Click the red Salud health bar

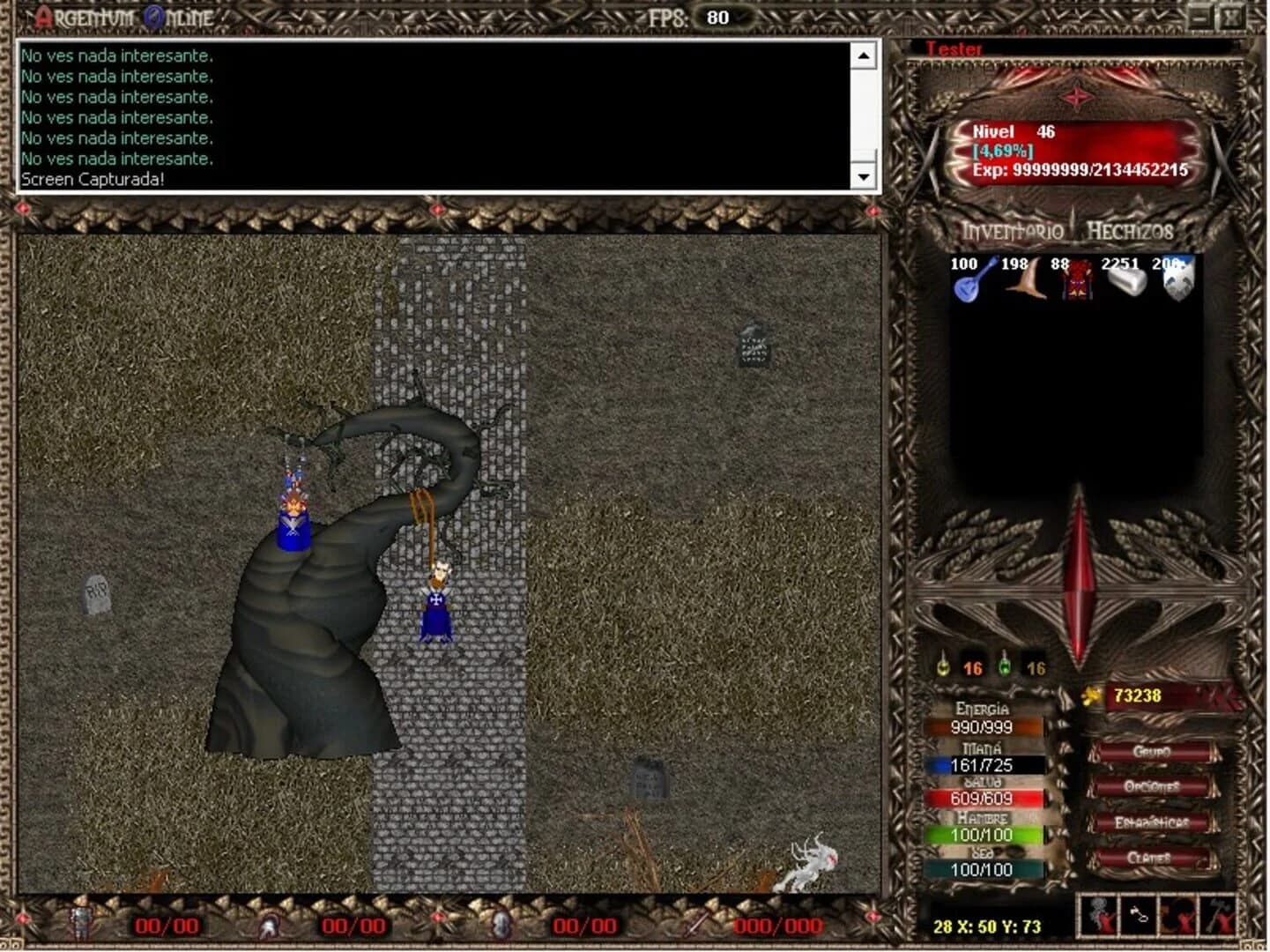coord(985,796)
